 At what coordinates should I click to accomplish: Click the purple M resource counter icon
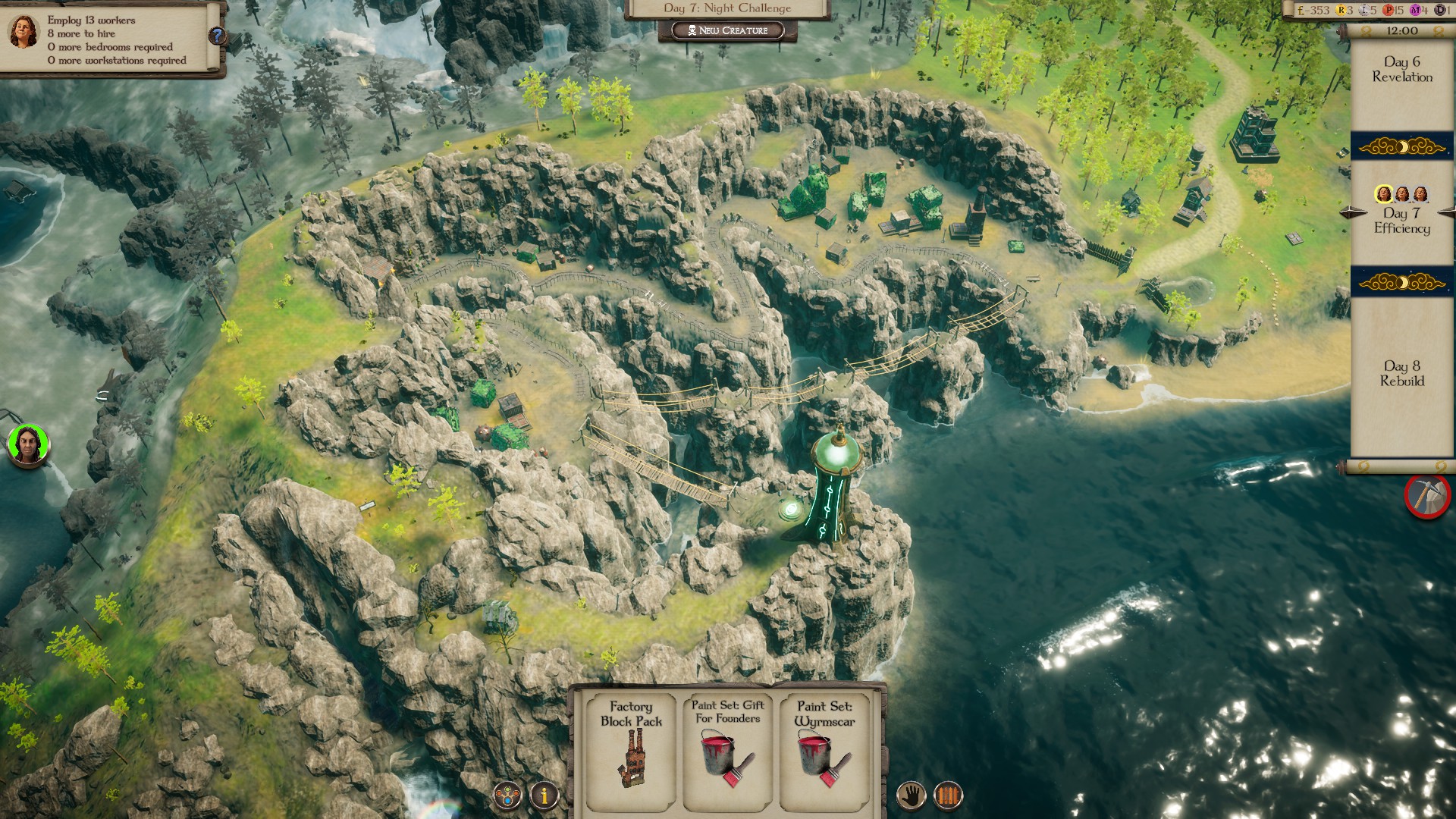click(x=1415, y=10)
